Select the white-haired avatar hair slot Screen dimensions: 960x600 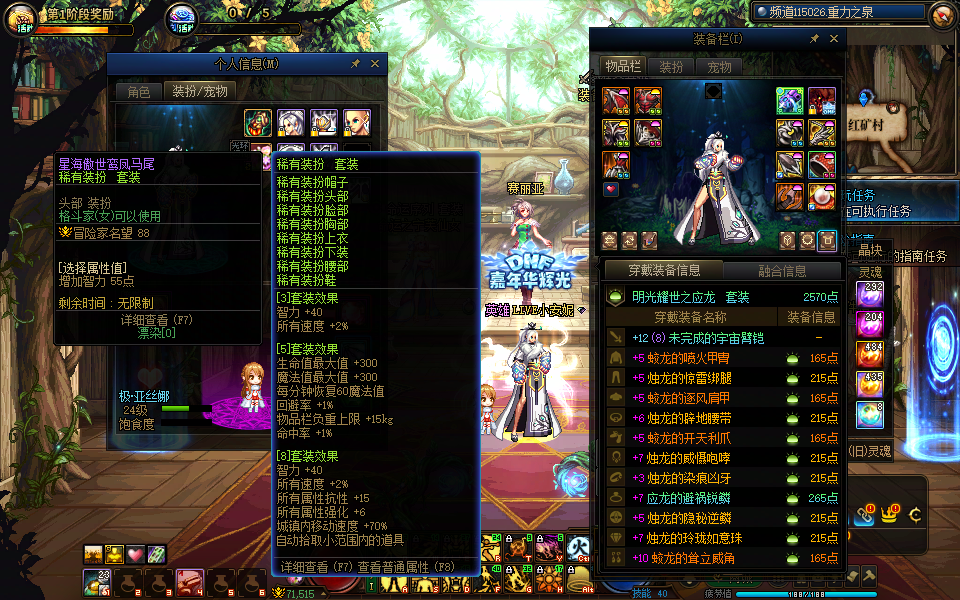tap(291, 123)
